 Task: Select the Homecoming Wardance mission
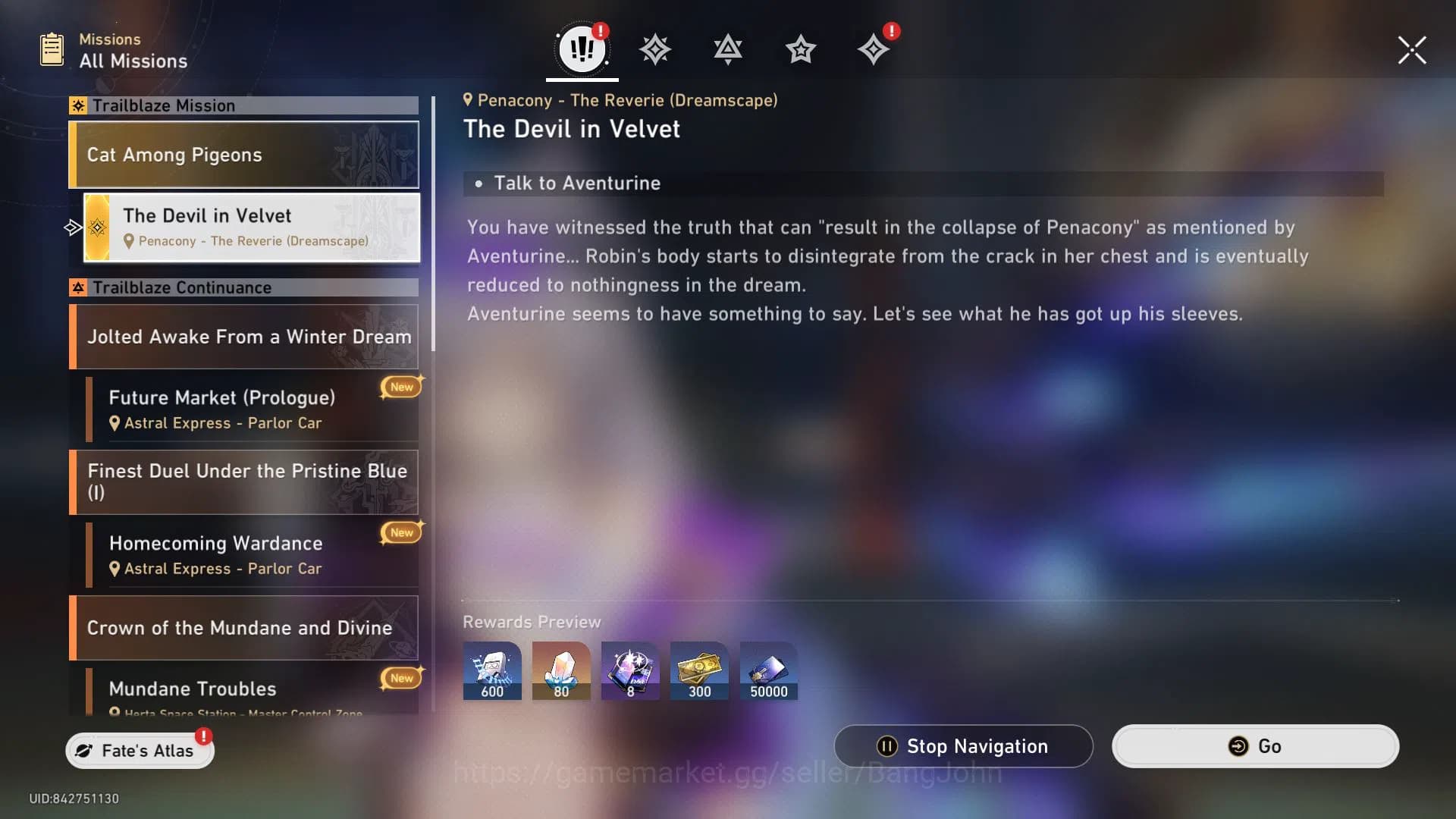point(252,555)
